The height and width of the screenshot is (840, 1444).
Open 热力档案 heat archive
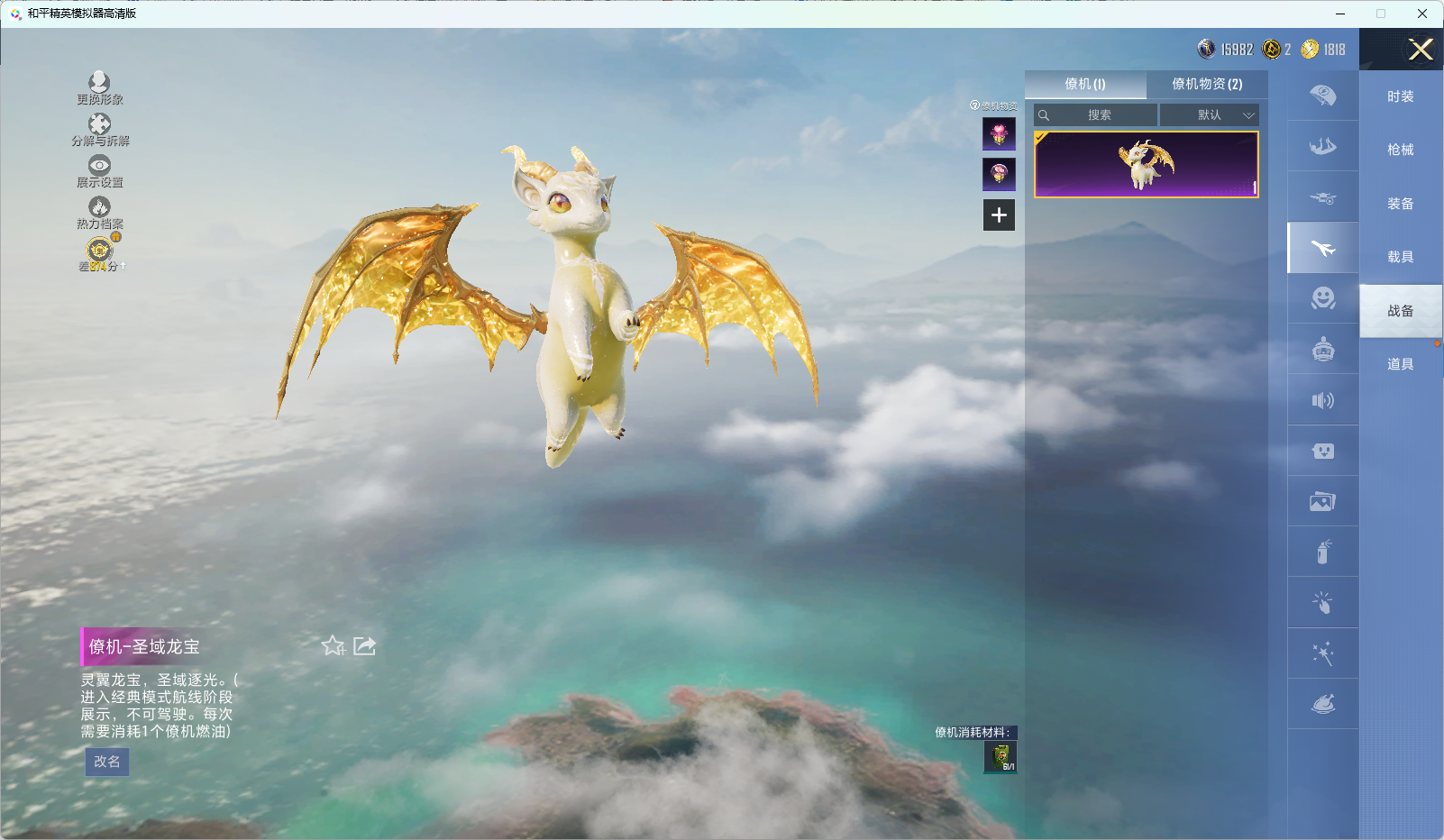click(x=99, y=213)
